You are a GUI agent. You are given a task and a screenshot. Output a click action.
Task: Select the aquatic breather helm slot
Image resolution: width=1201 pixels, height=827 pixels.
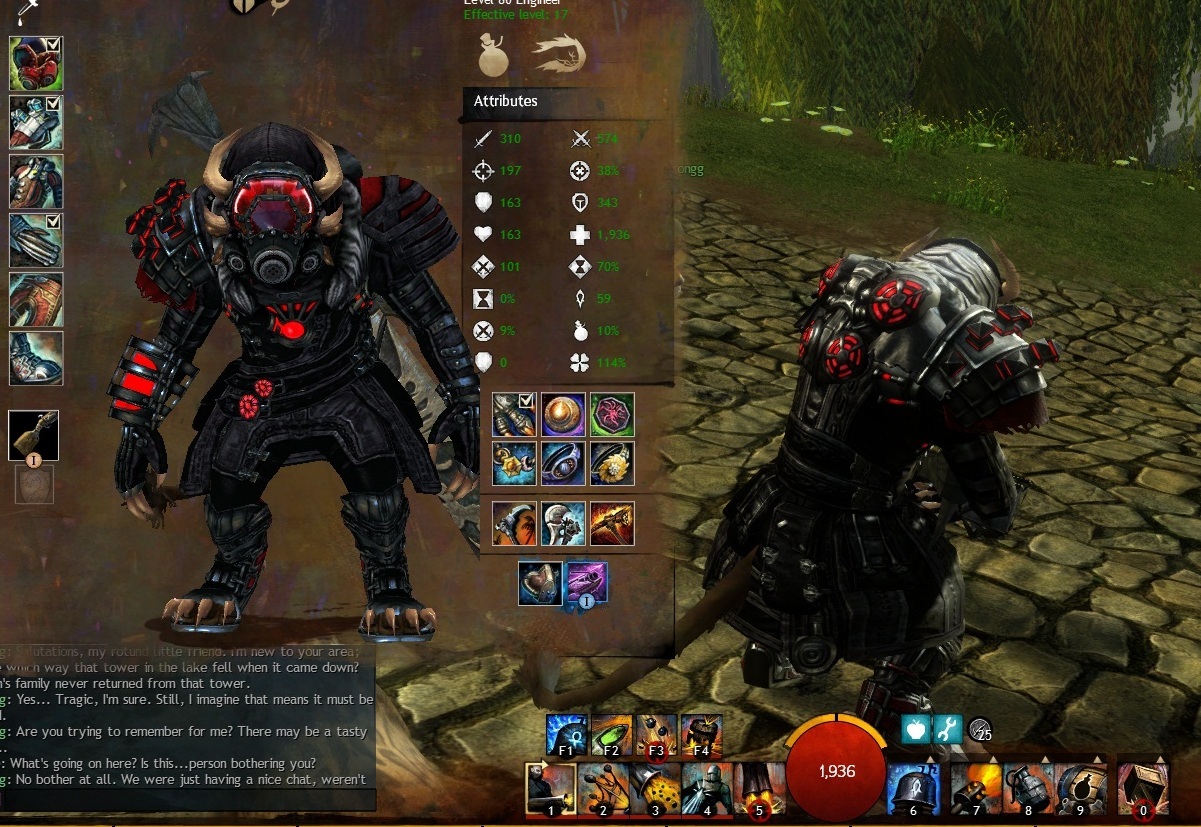pos(539,583)
